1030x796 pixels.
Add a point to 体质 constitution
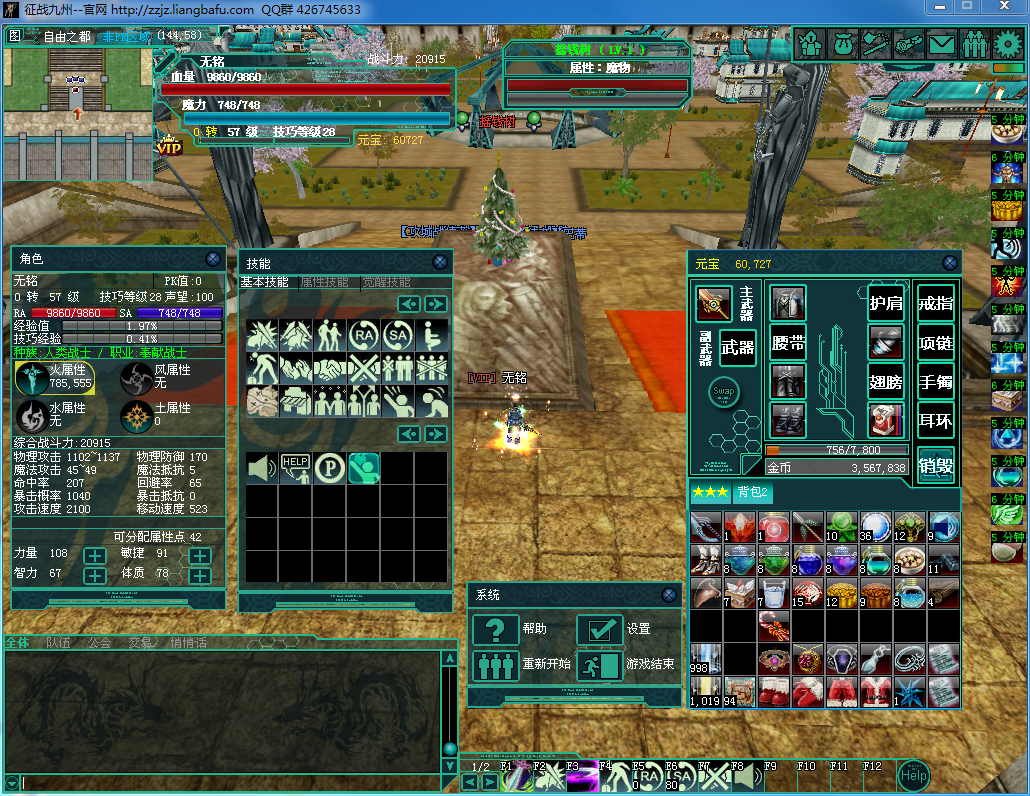201,576
